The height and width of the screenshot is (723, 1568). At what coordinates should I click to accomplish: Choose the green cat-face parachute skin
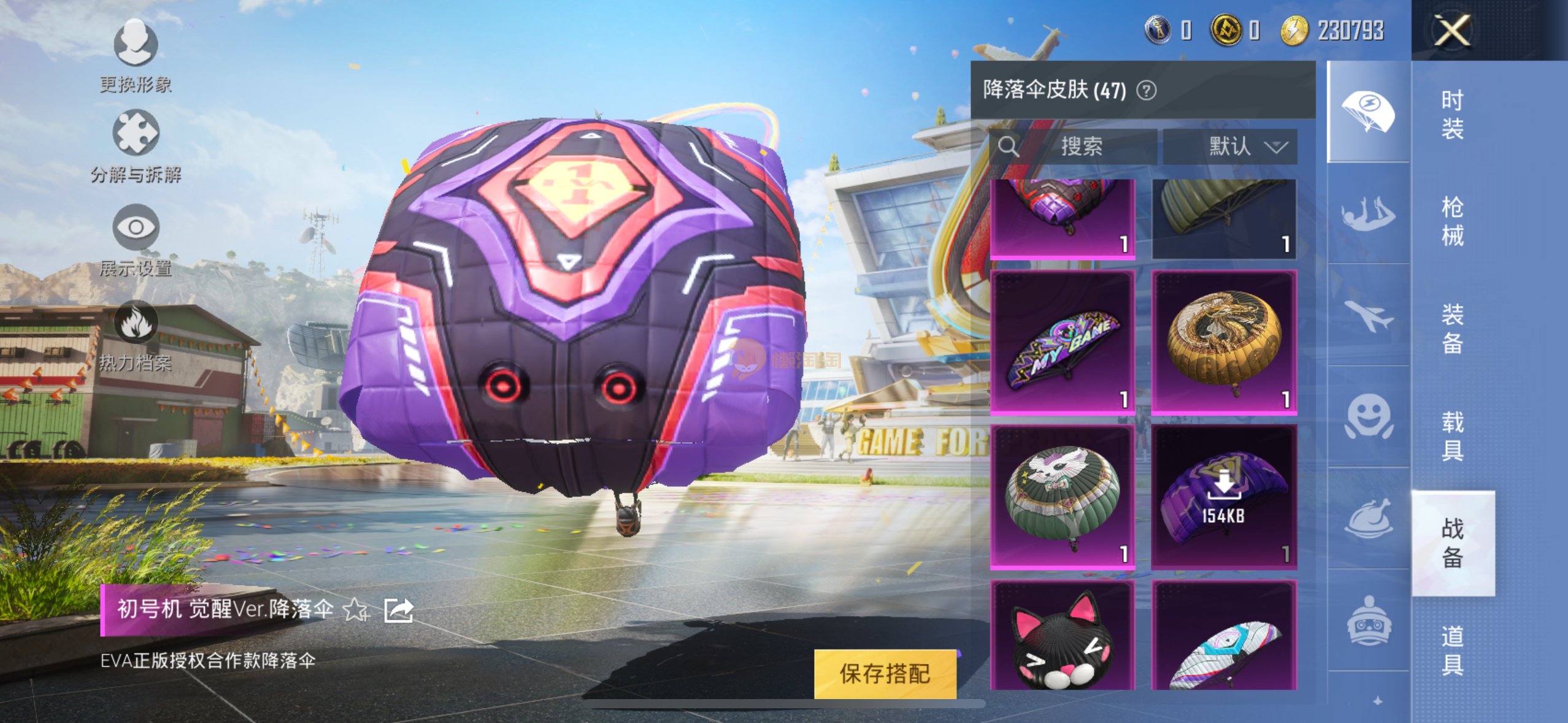tap(1063, 497)
